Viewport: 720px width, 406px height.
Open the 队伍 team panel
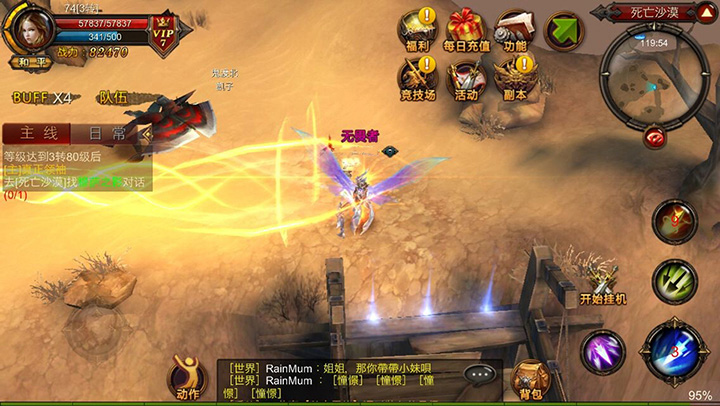(113, 98)
